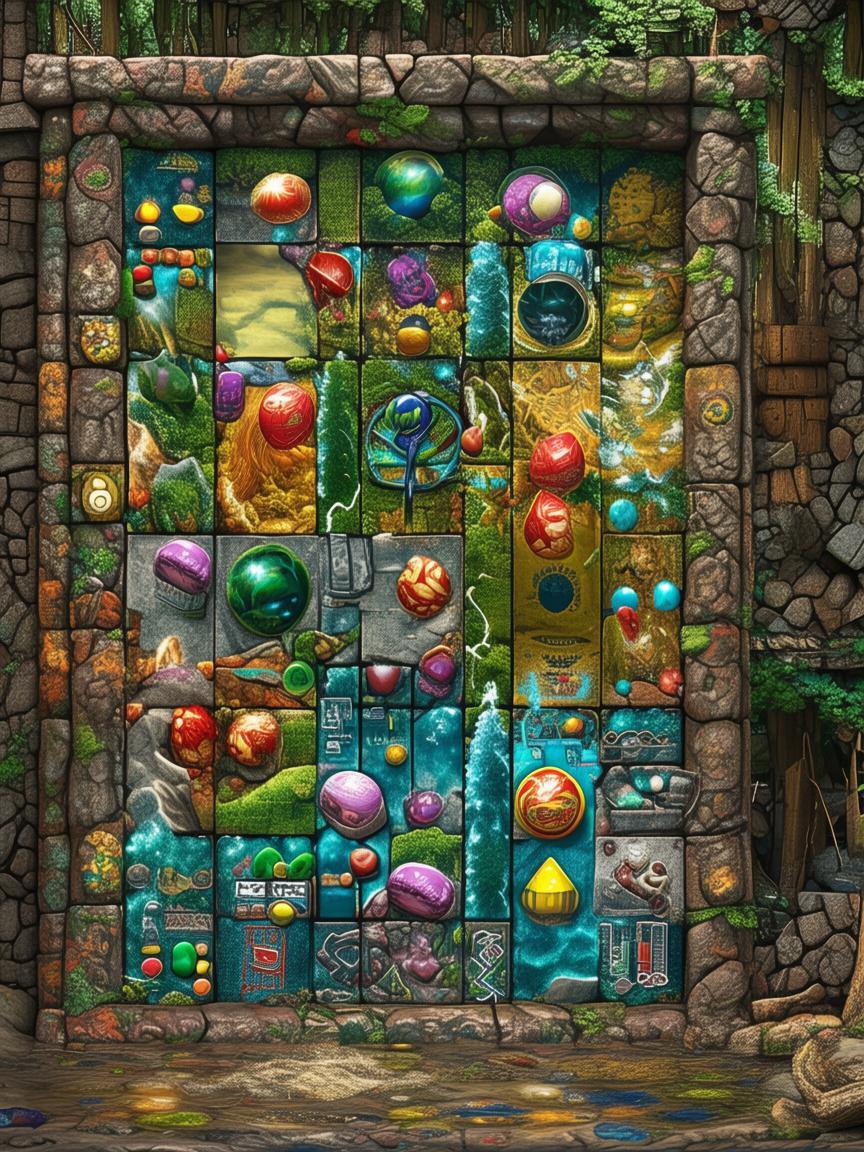
Task: Pick the large dark green orb
Action: pos(267,589)
